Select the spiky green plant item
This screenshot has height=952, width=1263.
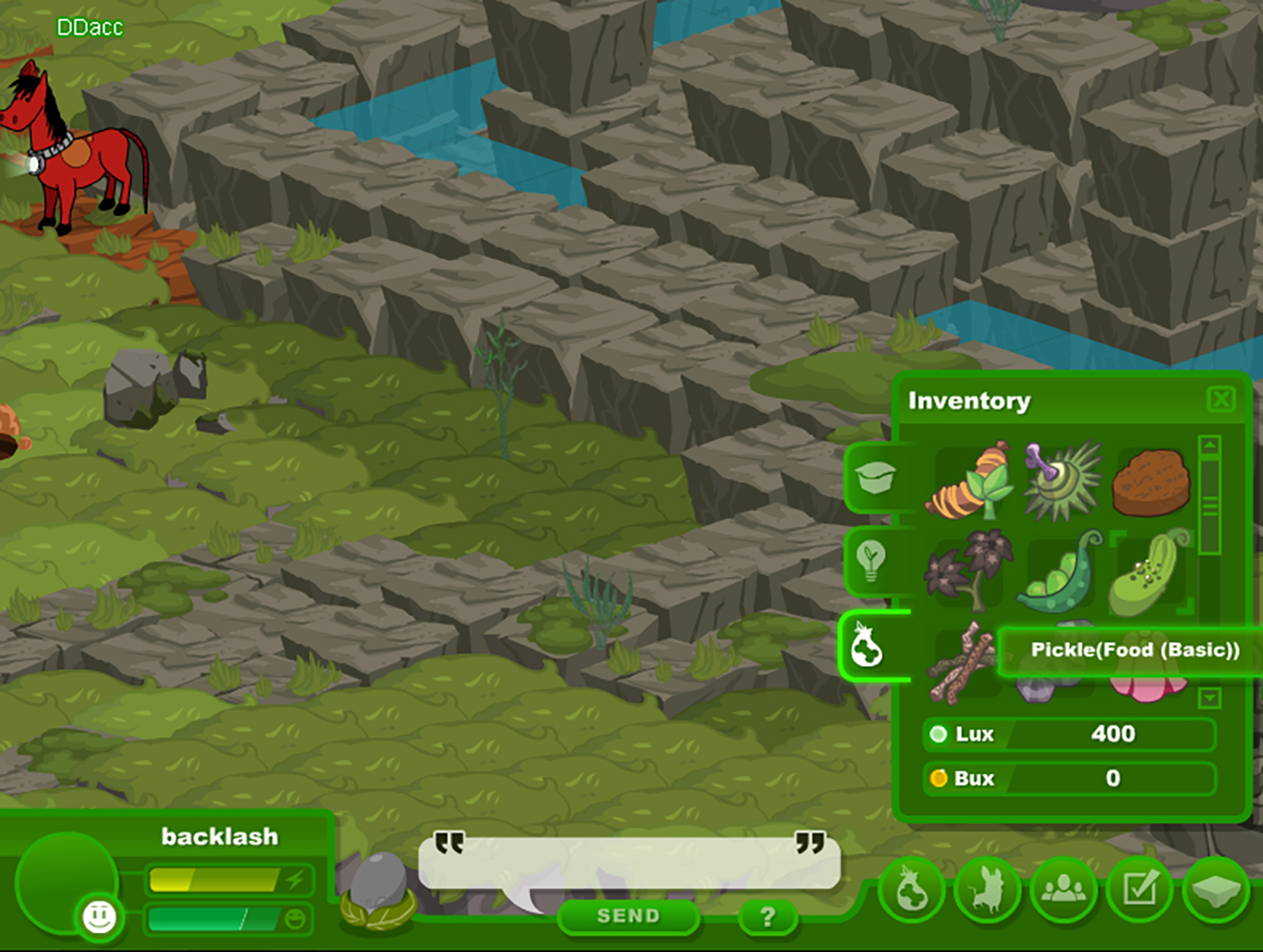point(1062,481)
